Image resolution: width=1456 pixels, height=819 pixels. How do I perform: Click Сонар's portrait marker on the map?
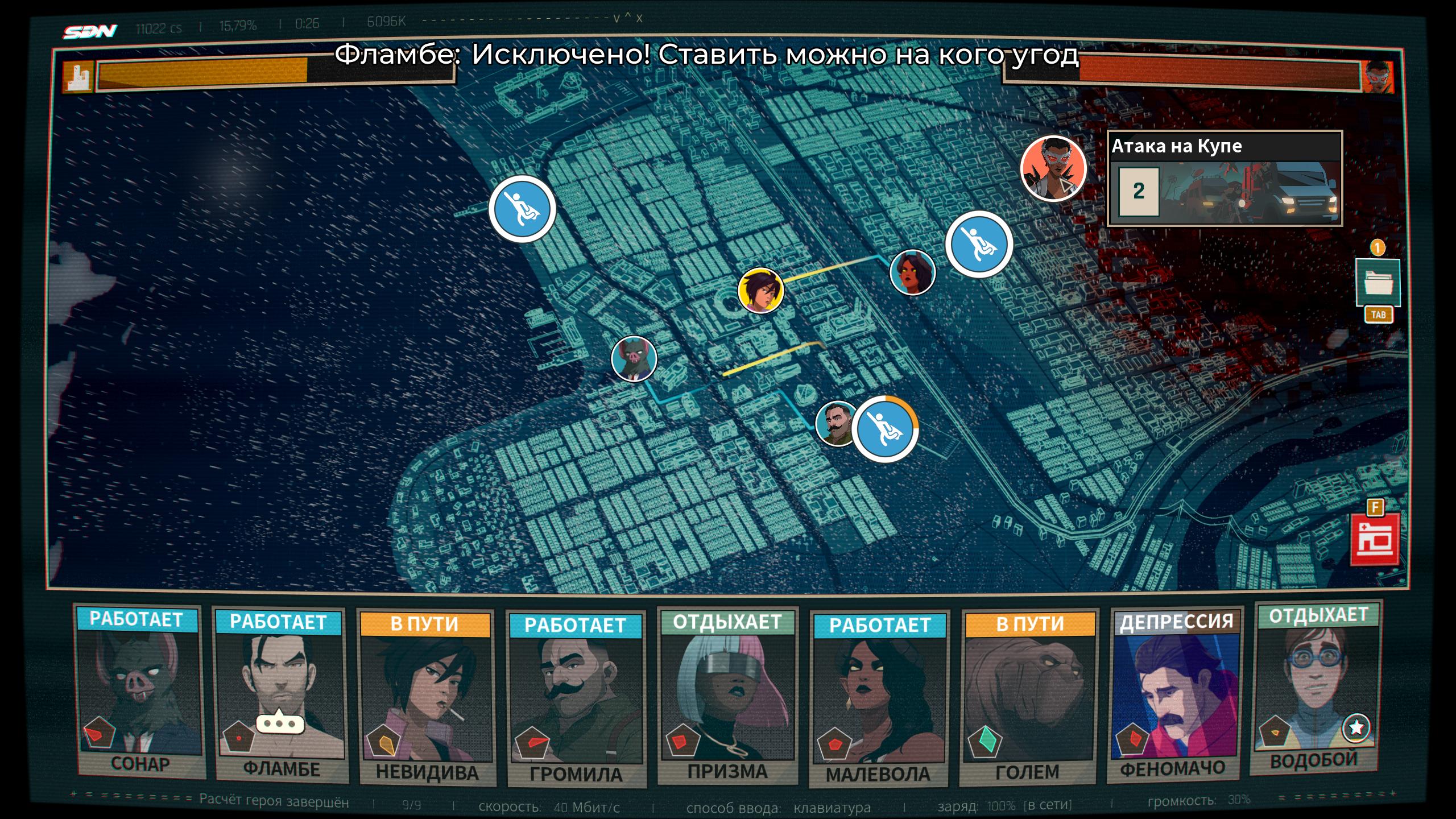pos(634,358)
